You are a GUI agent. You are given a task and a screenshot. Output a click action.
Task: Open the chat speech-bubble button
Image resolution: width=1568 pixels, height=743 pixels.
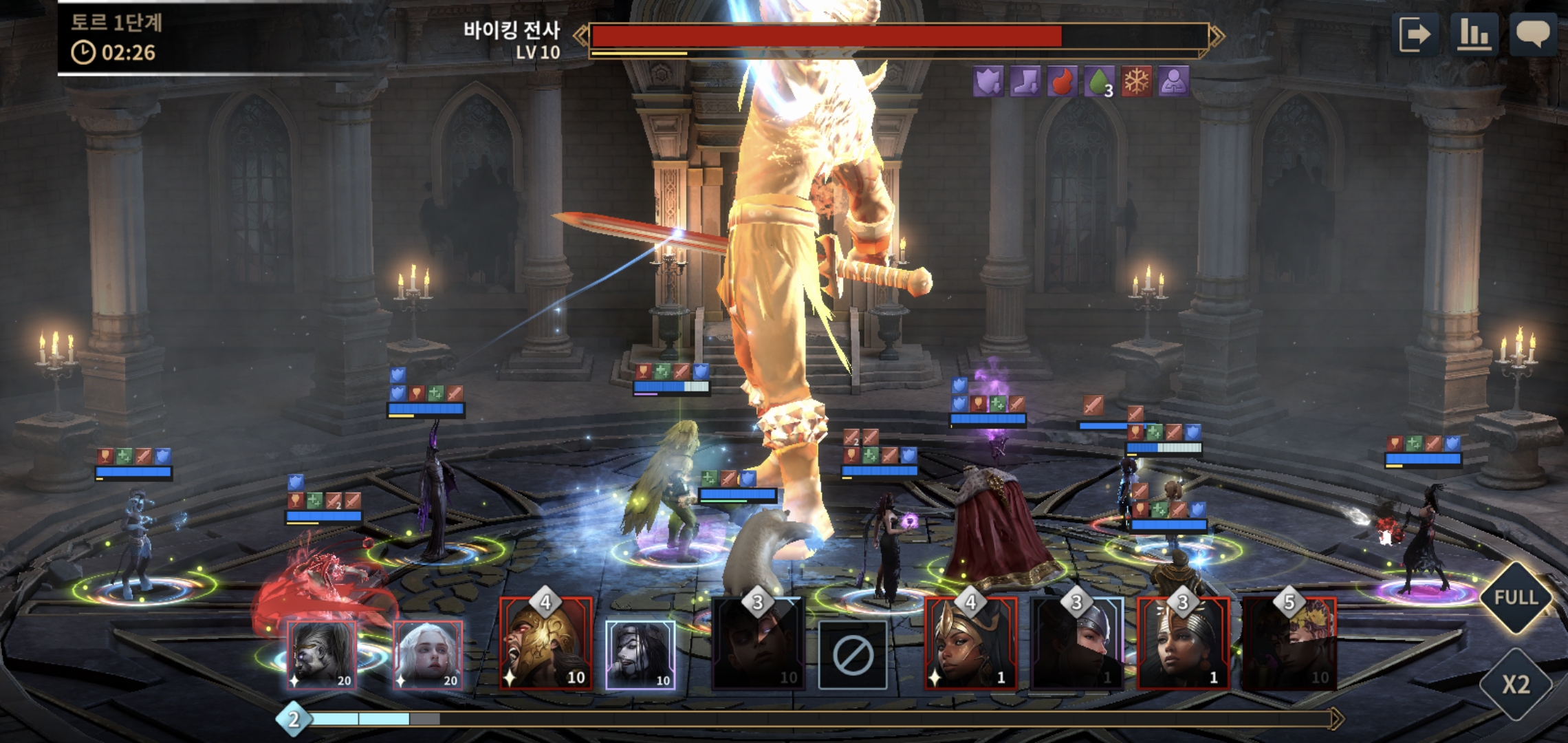1533,34
